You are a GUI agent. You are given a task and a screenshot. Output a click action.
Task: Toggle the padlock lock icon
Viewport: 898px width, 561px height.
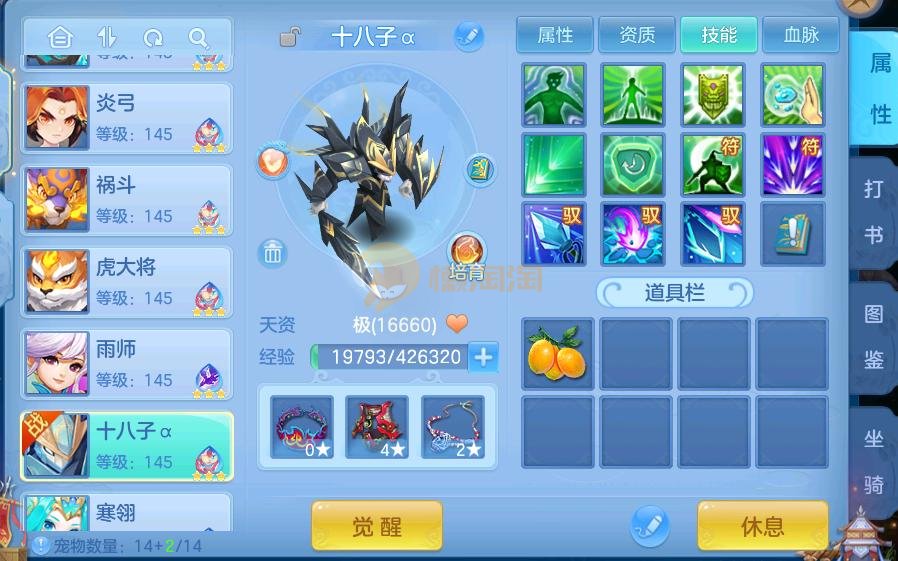click(290, 38)
